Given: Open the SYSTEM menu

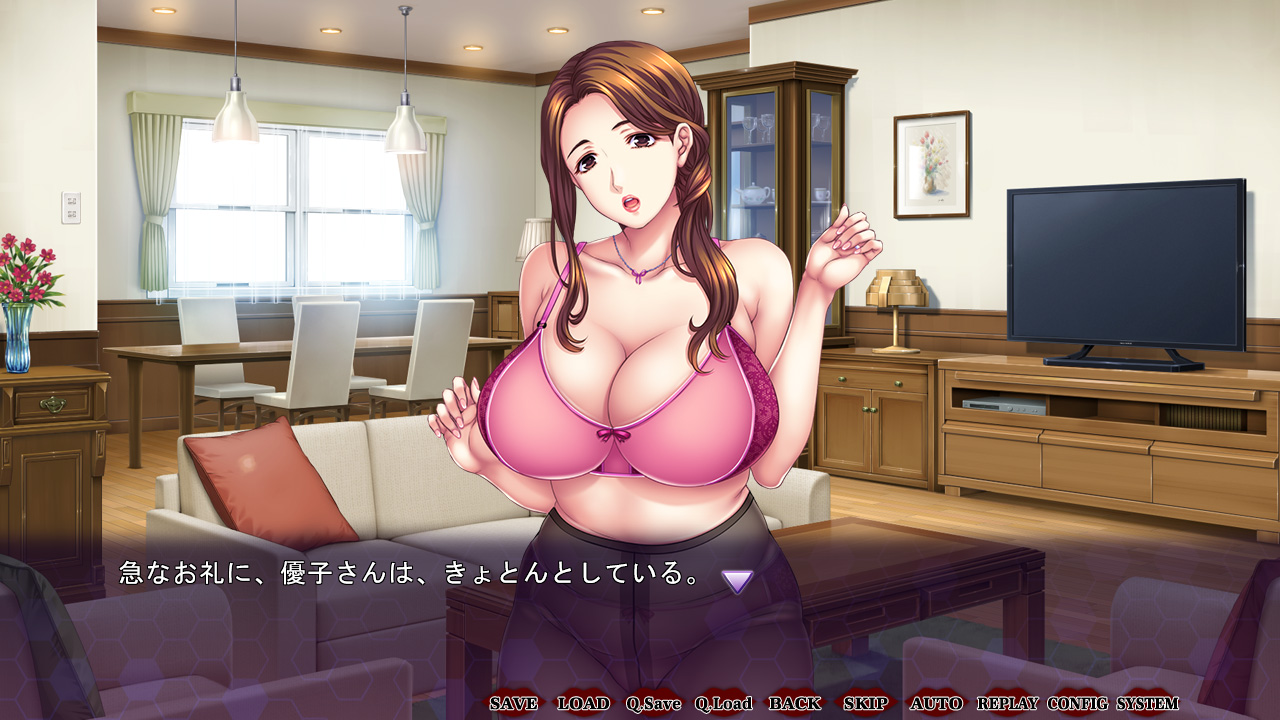Looking at the screenshot, I should coord(1148,703).
